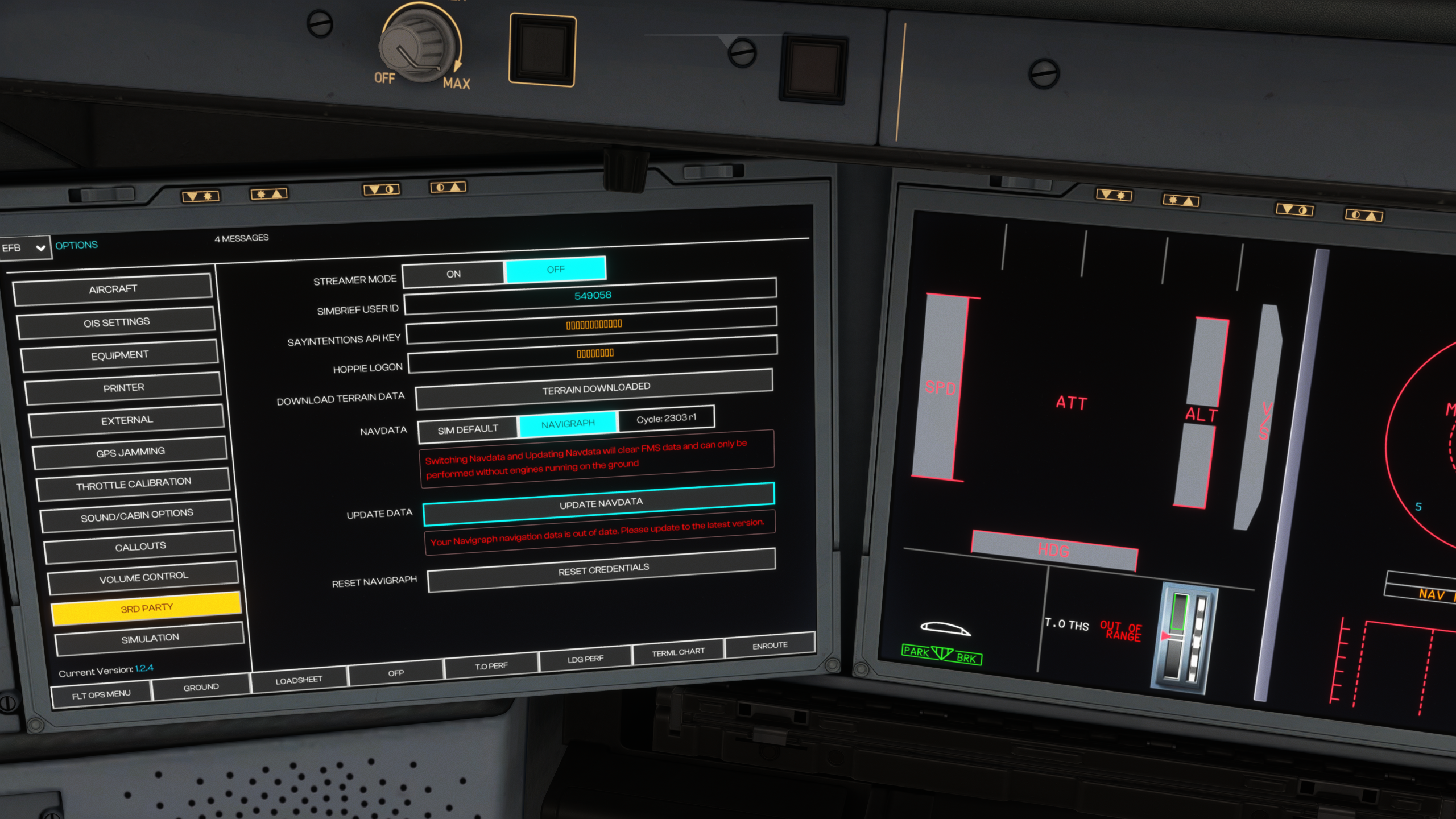Go to SOUND/CABIN OPTIONS
This screenshot has height=819, width=1456.
[x=137, y=515]
